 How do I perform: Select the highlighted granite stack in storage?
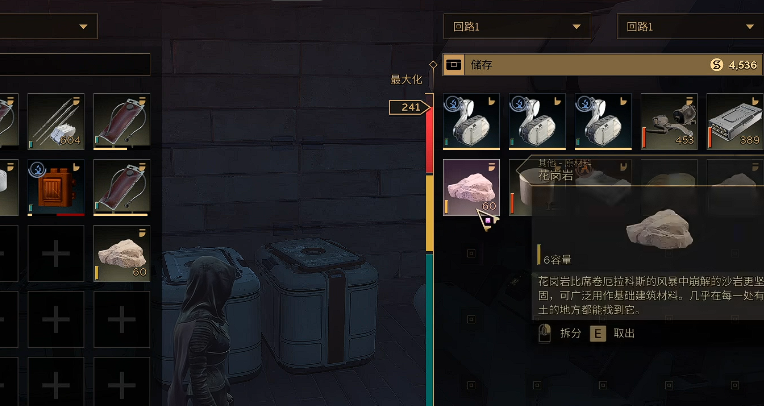pos(470,187)
